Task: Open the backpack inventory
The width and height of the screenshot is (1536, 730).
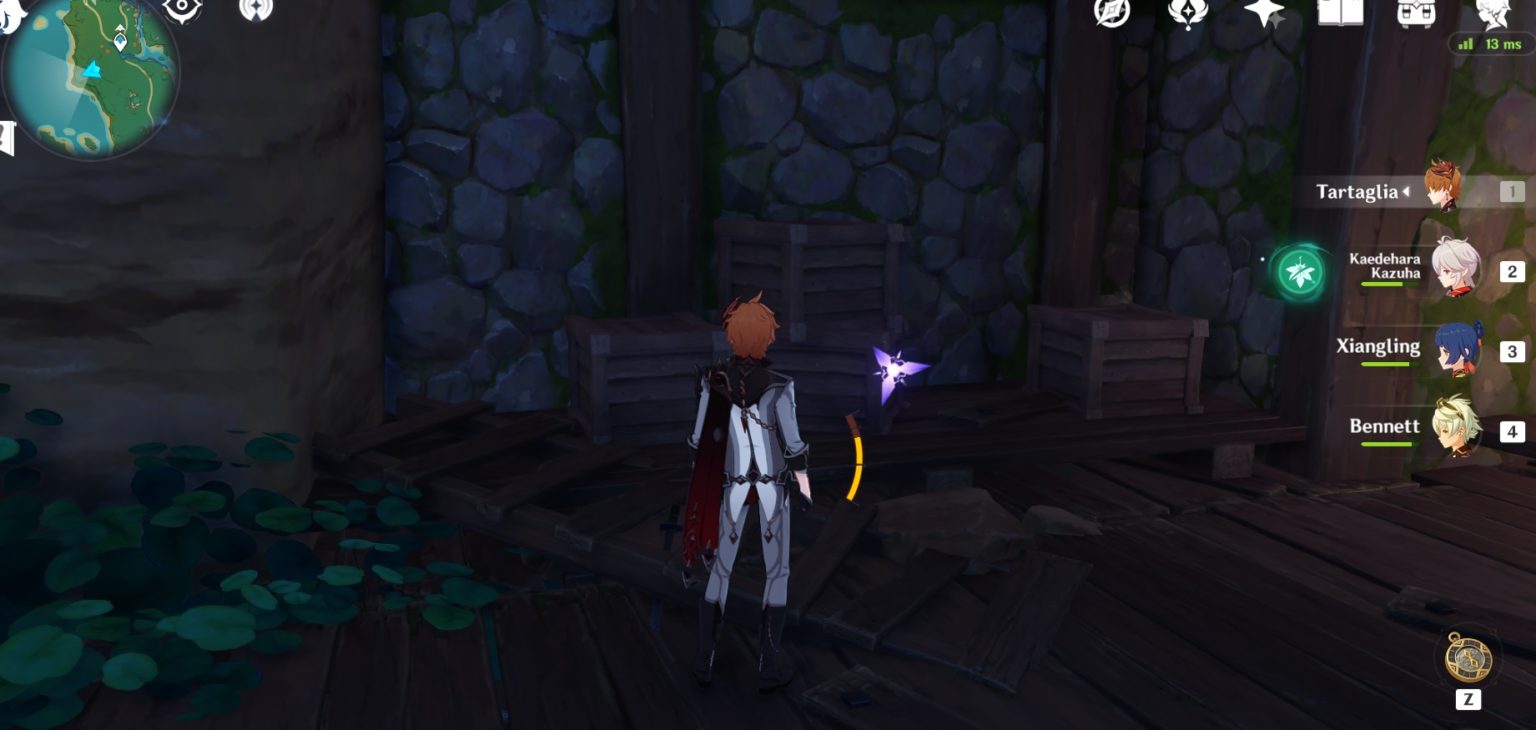Action: [1417, 12]
